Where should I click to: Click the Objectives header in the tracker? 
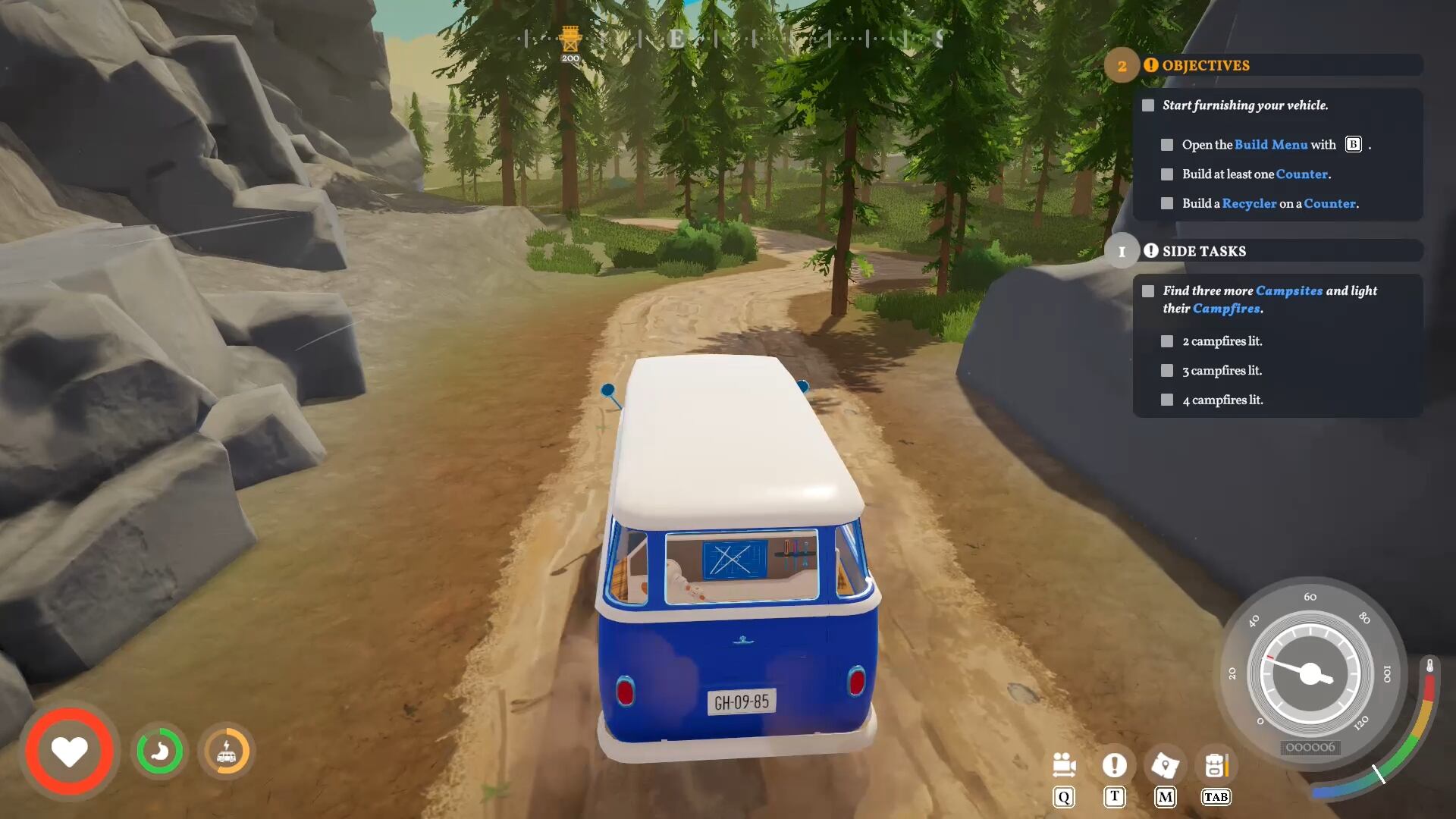[1205, 65]
